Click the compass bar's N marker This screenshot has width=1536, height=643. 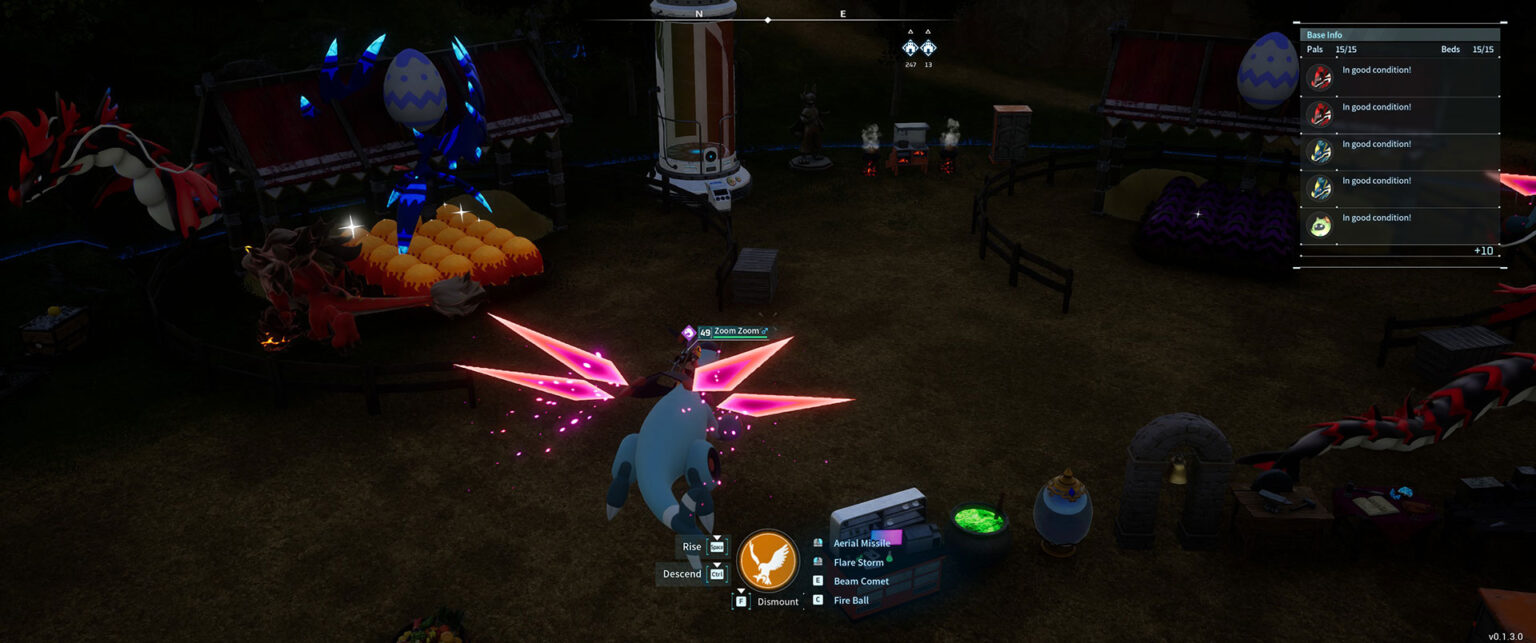tap(699, 14)
